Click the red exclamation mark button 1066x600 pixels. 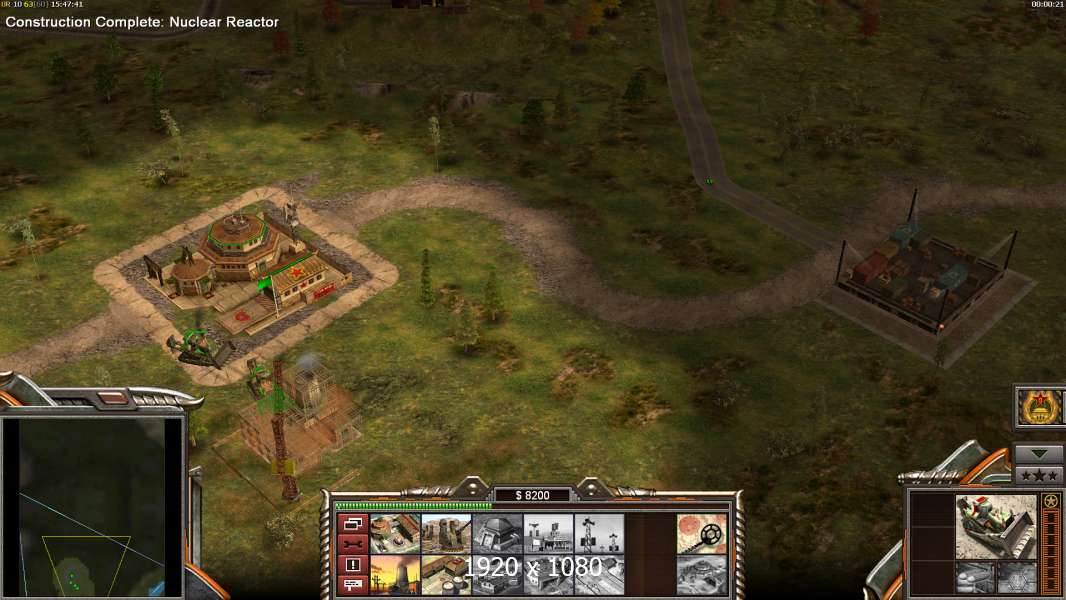pos(352,564)
